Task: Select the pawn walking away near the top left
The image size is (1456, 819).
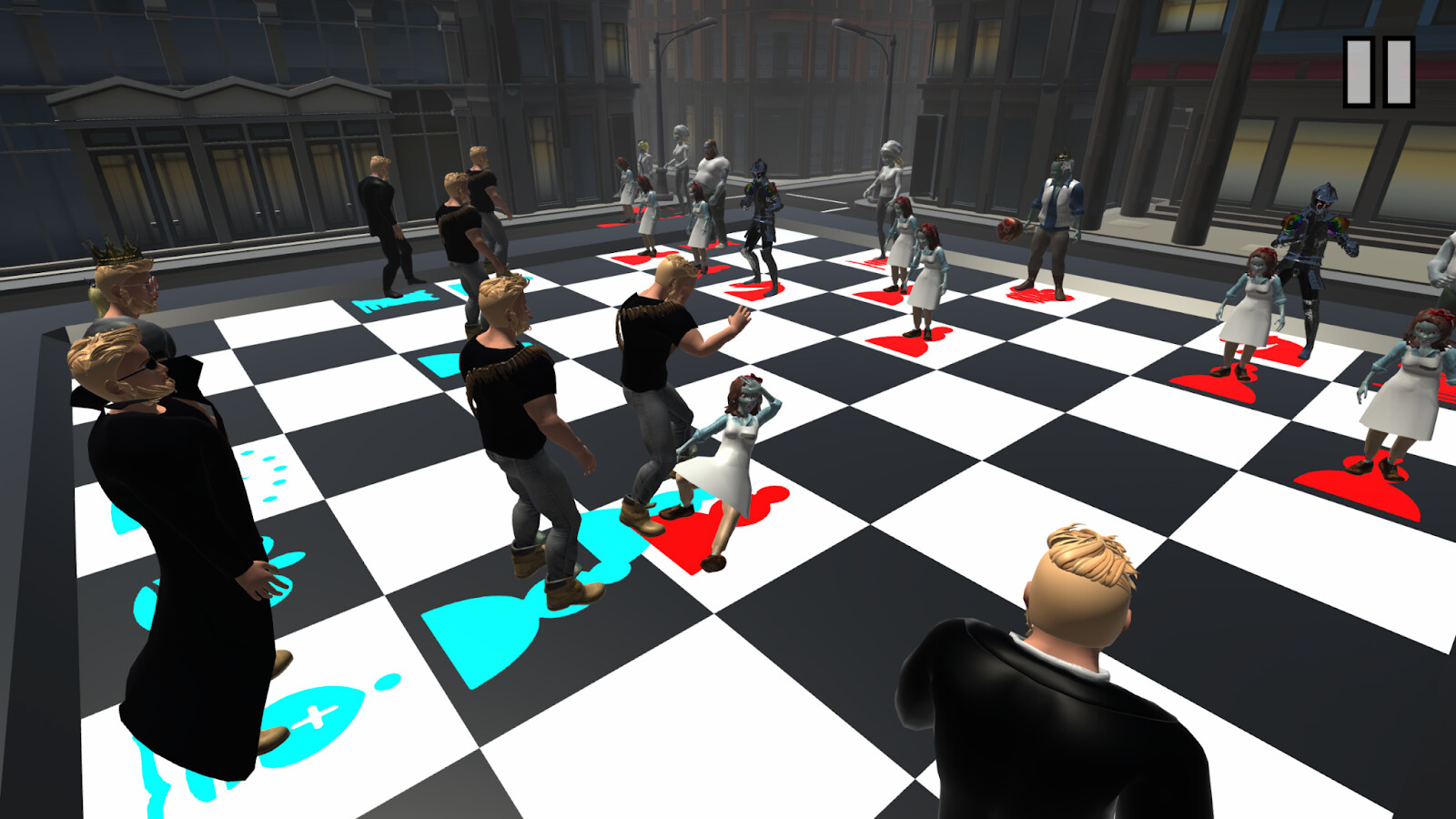Action: point(387,218)
